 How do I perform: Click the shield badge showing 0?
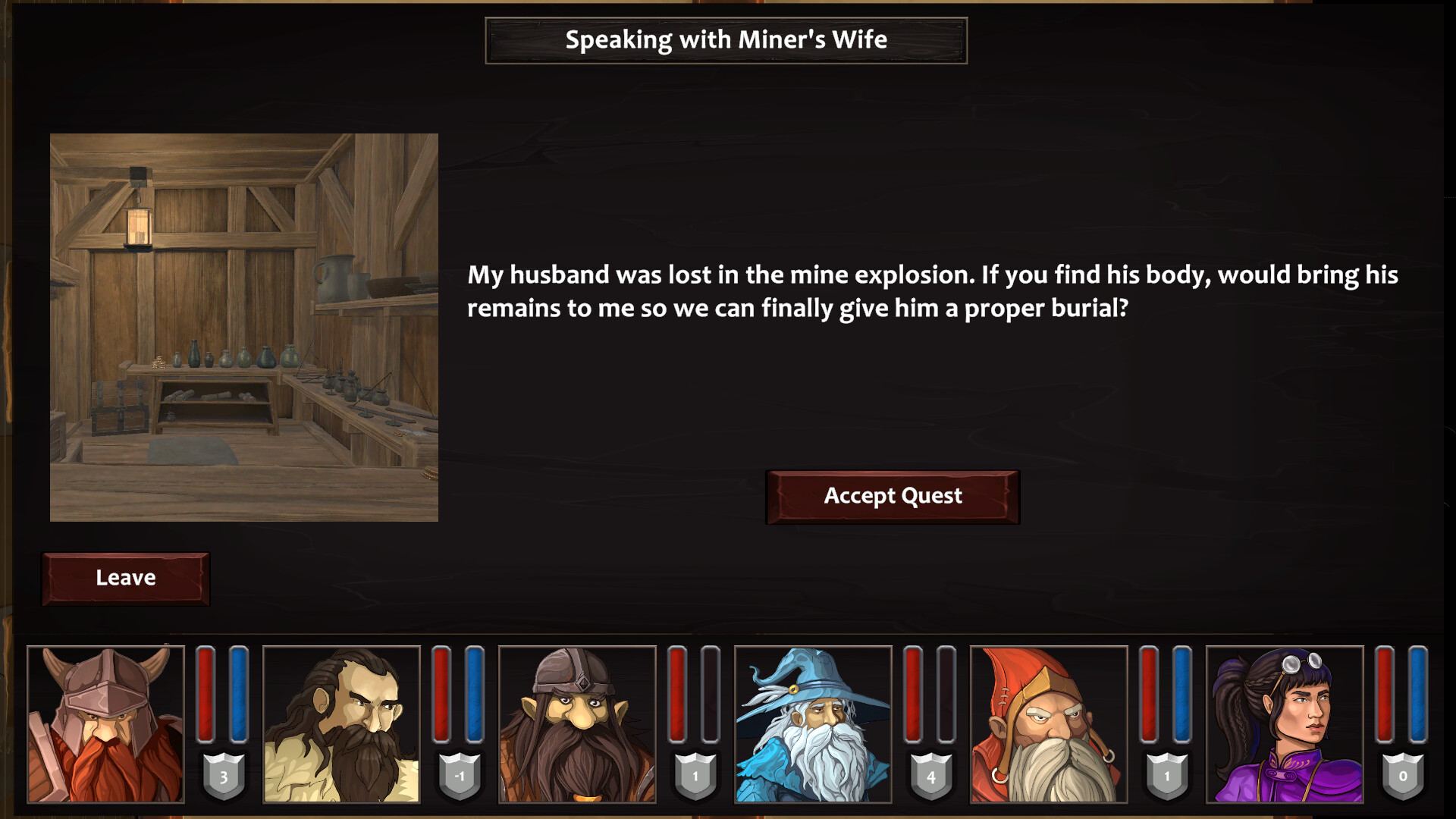tap(1401, 775)
